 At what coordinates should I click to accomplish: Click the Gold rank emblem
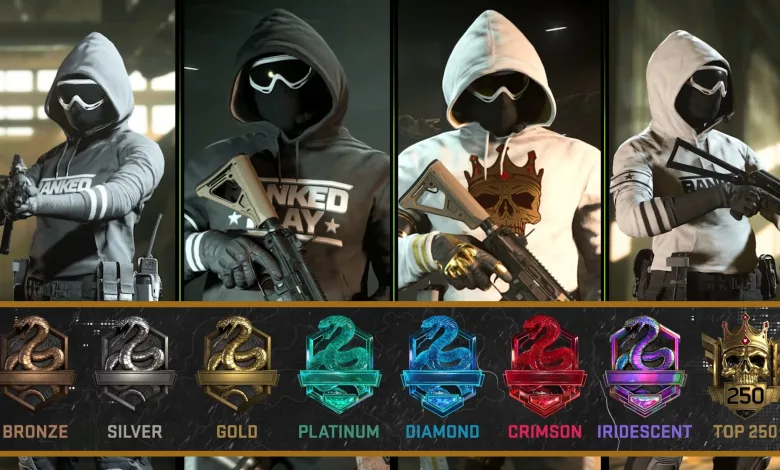(237, 364)
